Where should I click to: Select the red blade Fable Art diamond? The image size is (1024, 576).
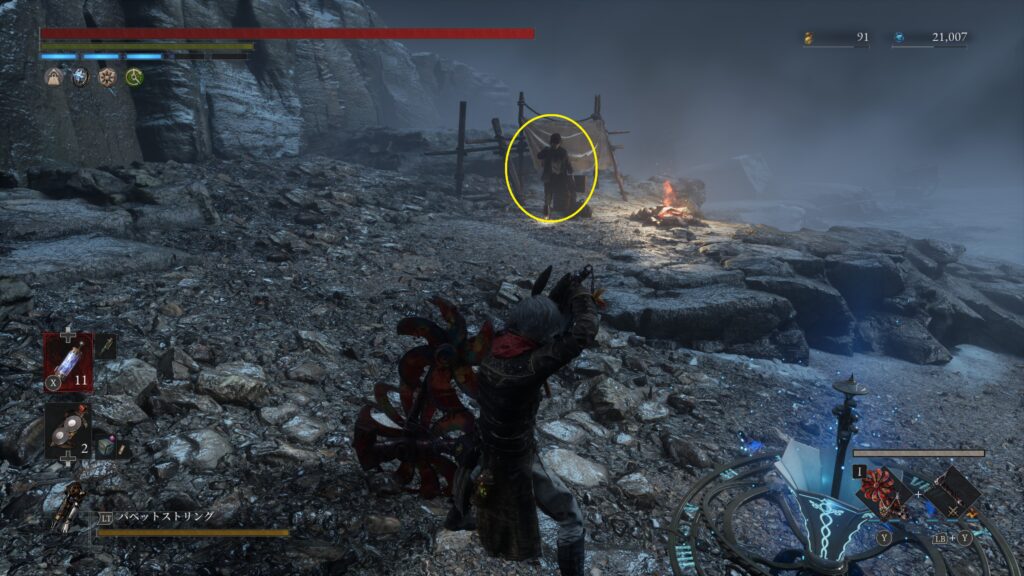882,492
